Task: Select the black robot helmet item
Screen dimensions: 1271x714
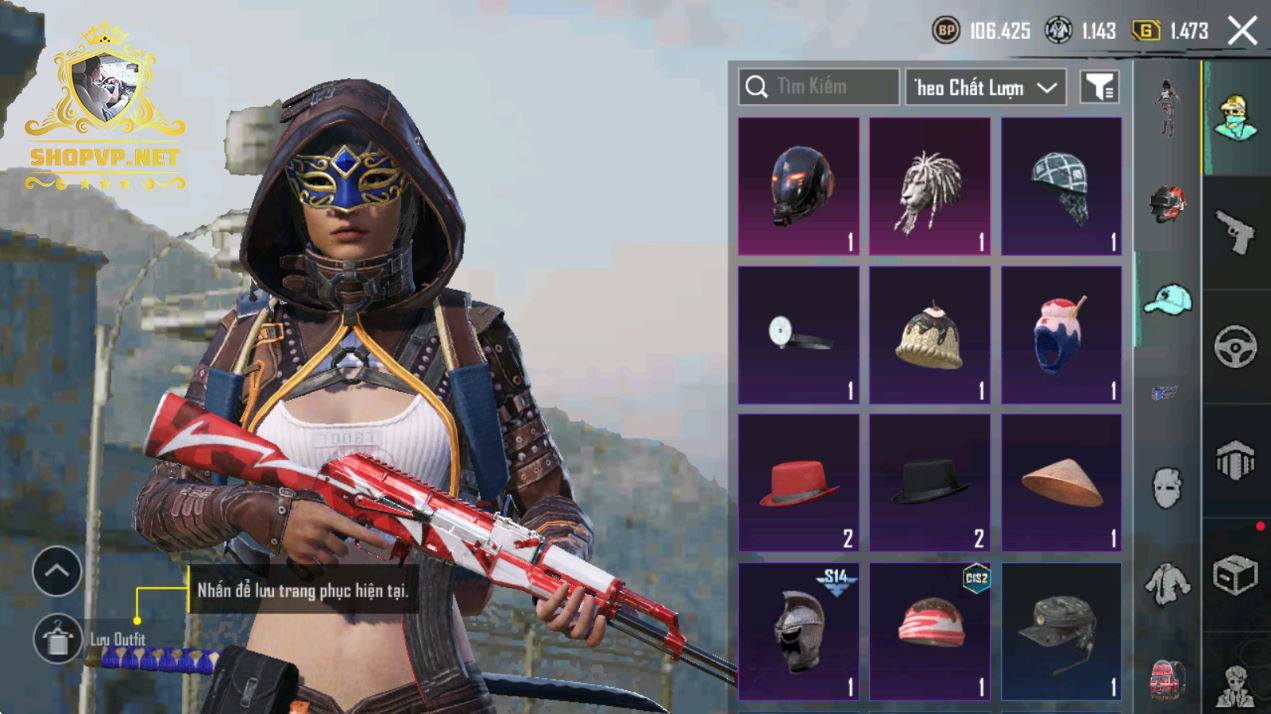Action: click(798, 186)
